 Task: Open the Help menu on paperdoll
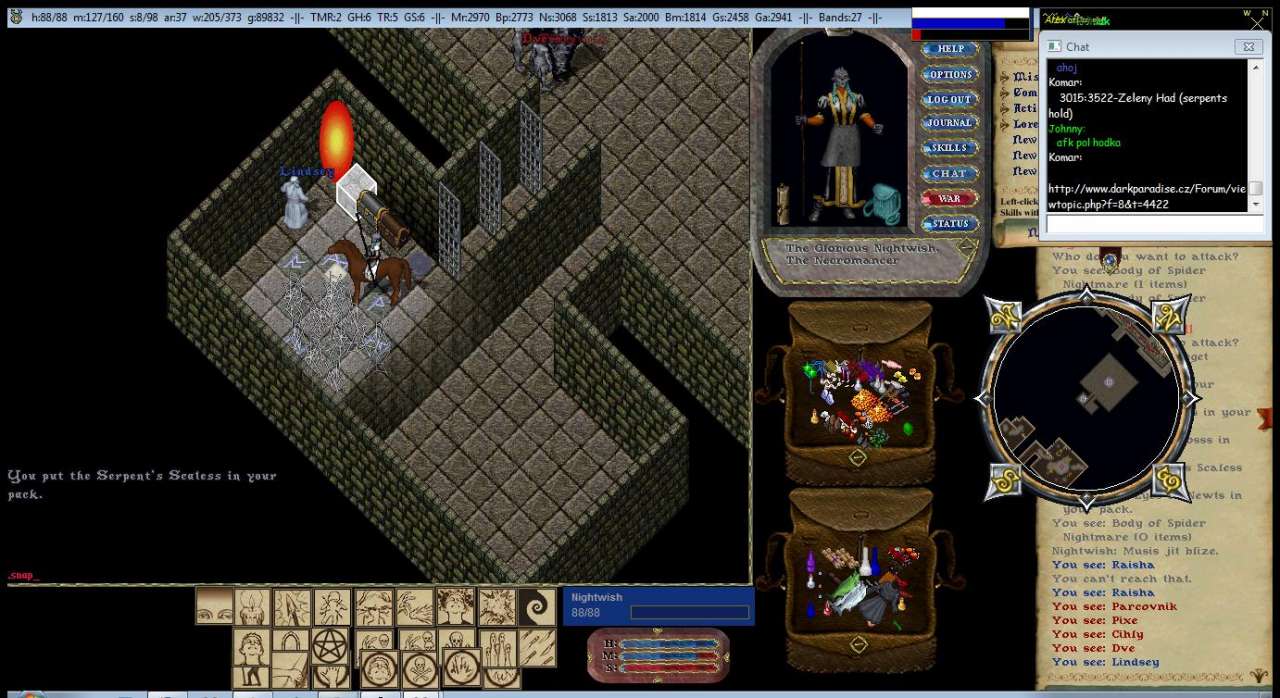coord(949,48)
